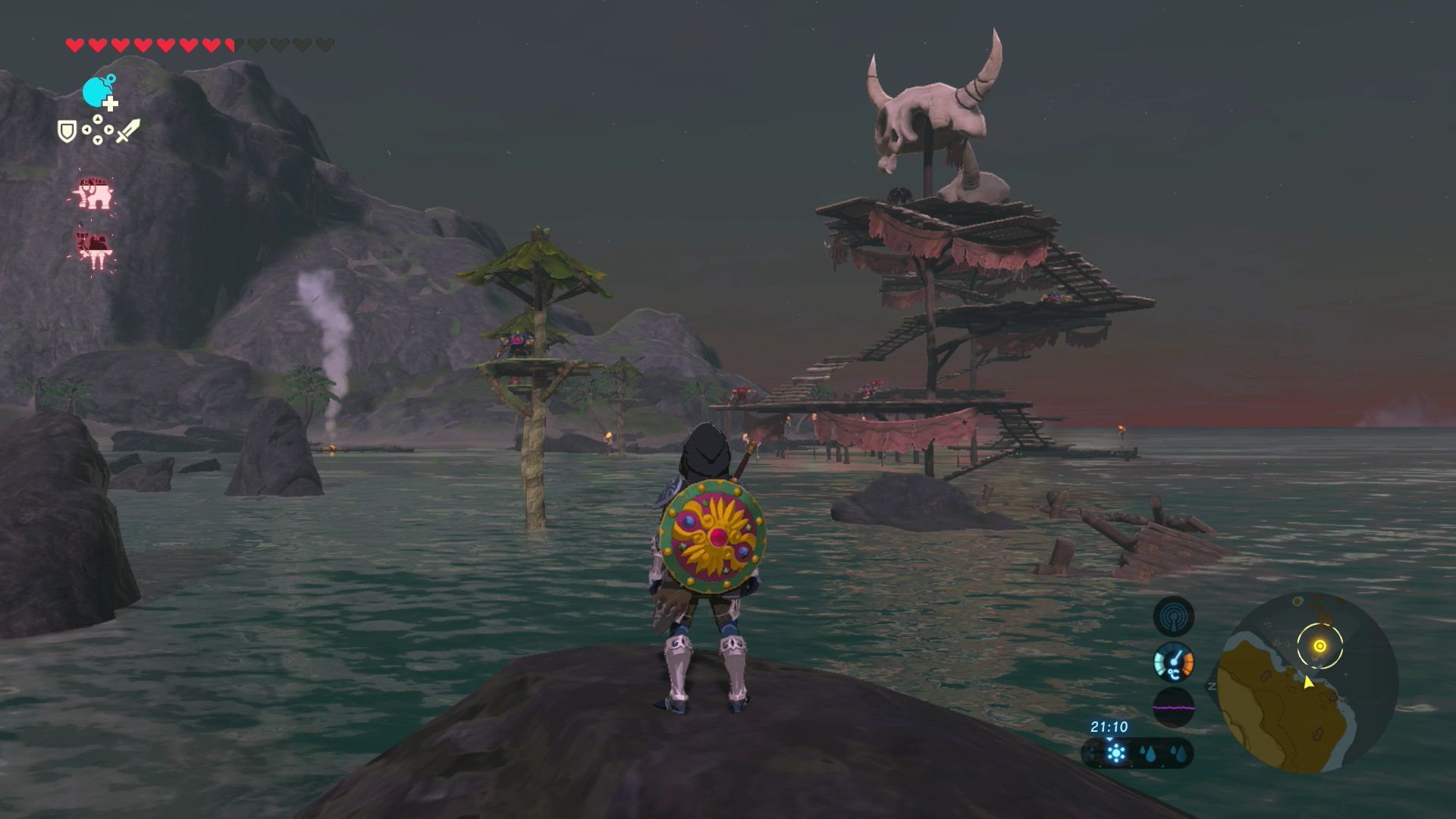This screenshot has width=1456, height=819.
Task: Click the glowing elephant Divine Beast icon
Action: [x=94, y=194]
